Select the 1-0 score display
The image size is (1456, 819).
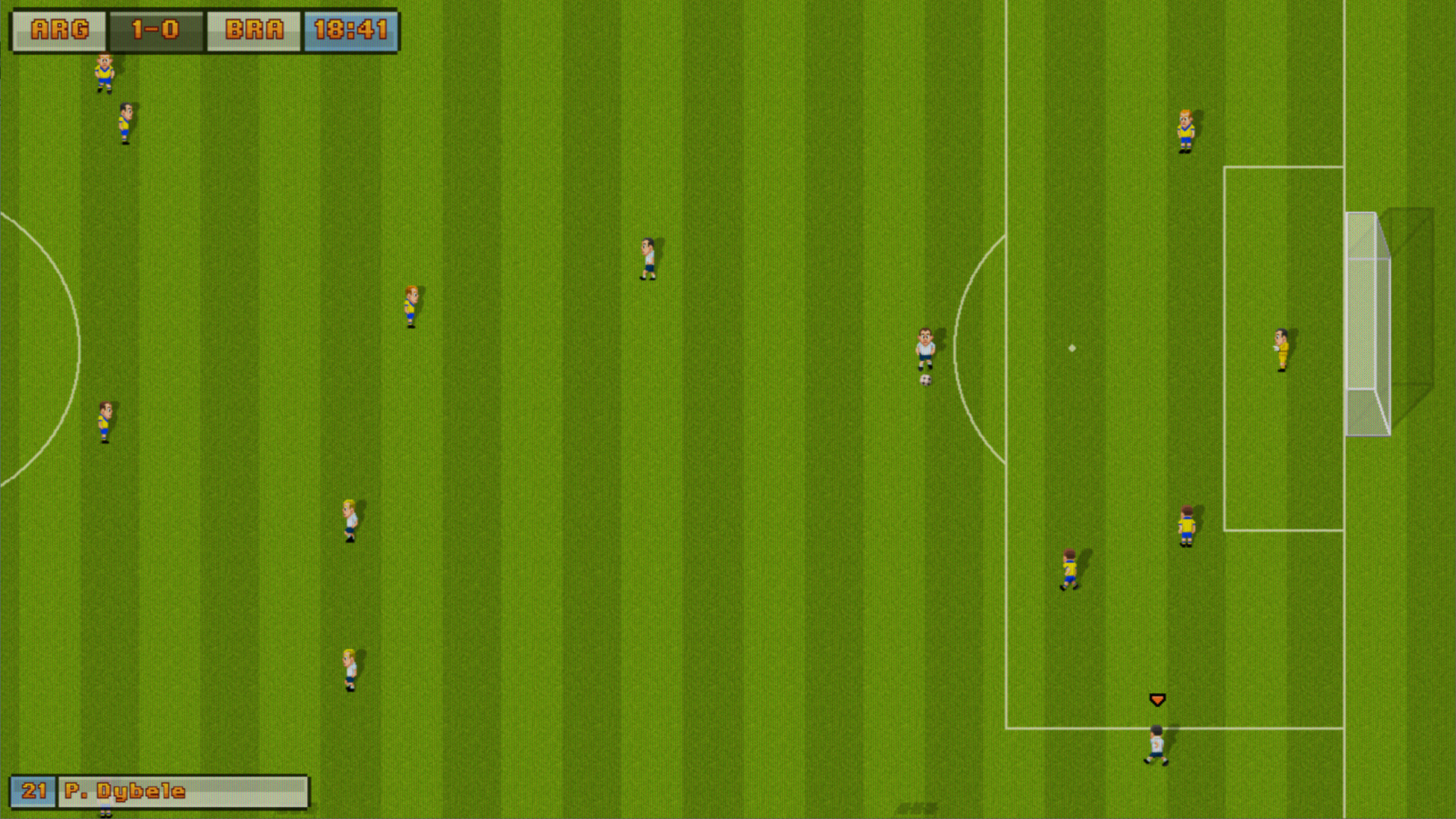point(155,29)
